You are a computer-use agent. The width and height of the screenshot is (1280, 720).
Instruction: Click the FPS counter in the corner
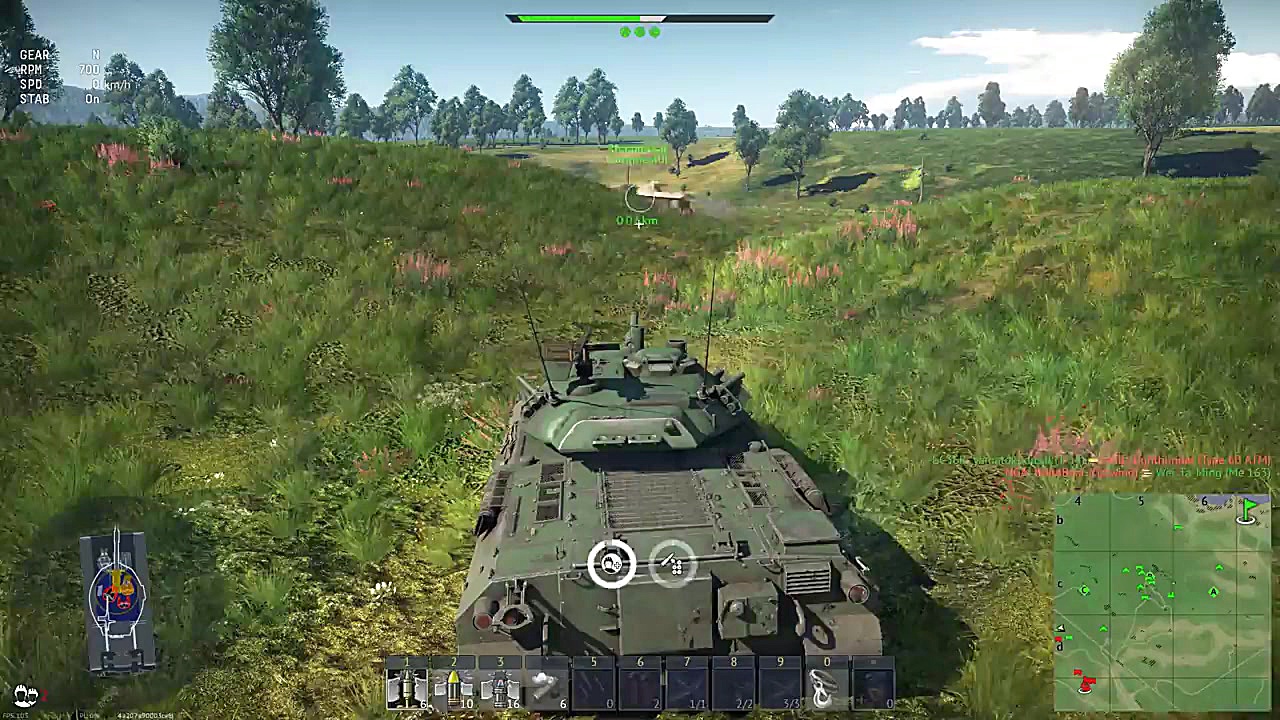pos(18,713)
